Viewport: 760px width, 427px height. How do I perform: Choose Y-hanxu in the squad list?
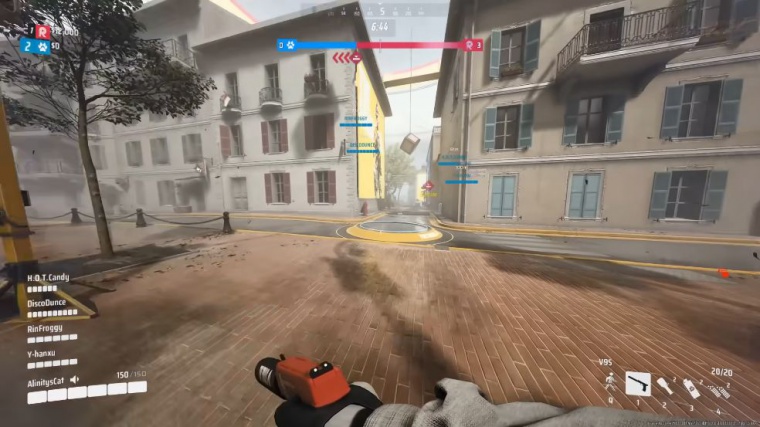pos(44,352)
